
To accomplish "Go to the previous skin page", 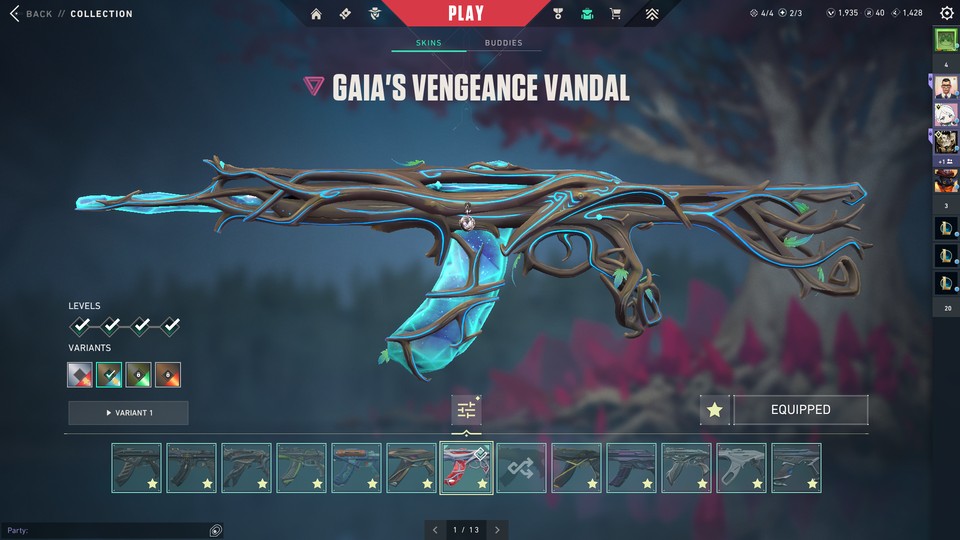I will tap(435, 529).
